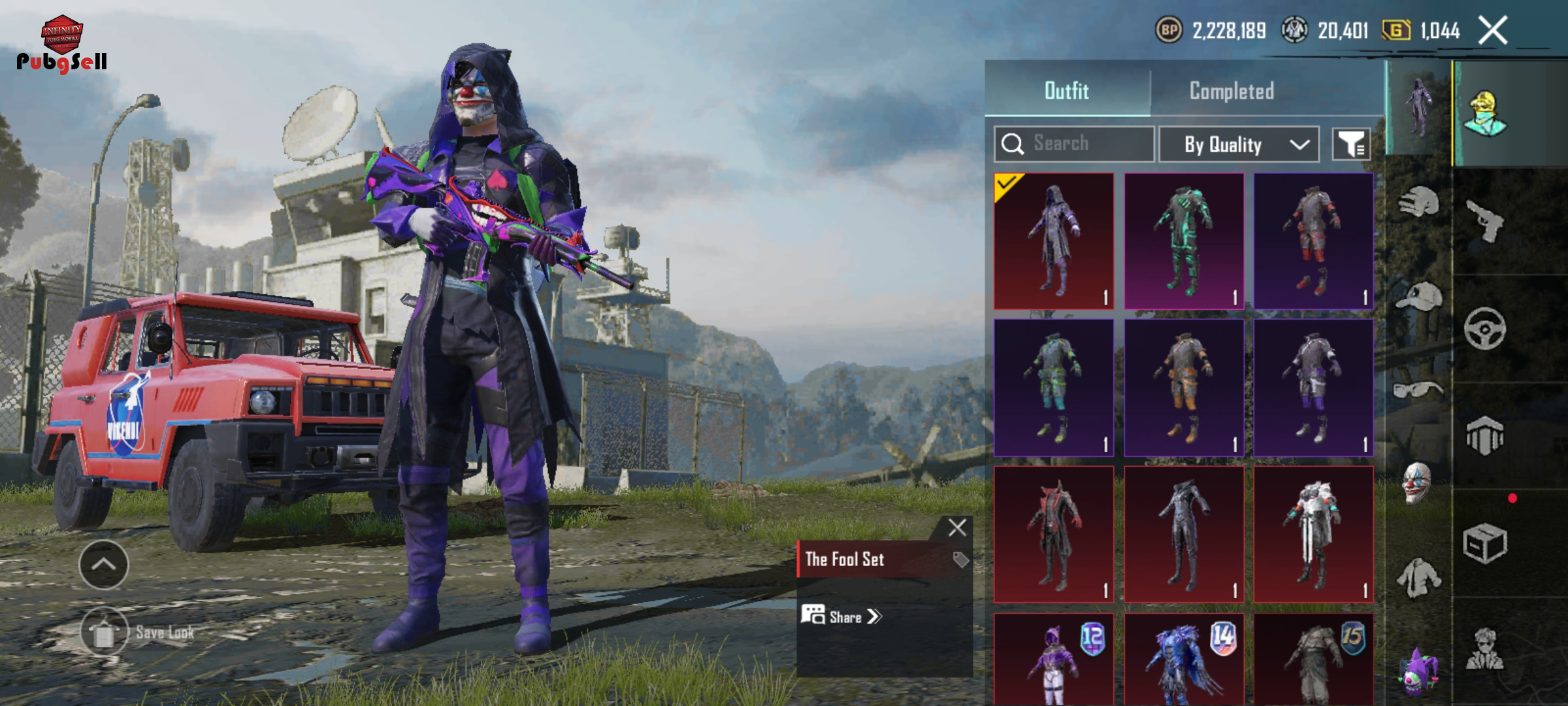Screen dimensions: 1568x706
Task: Choose the white outfit with sword
Action: 1313,534
